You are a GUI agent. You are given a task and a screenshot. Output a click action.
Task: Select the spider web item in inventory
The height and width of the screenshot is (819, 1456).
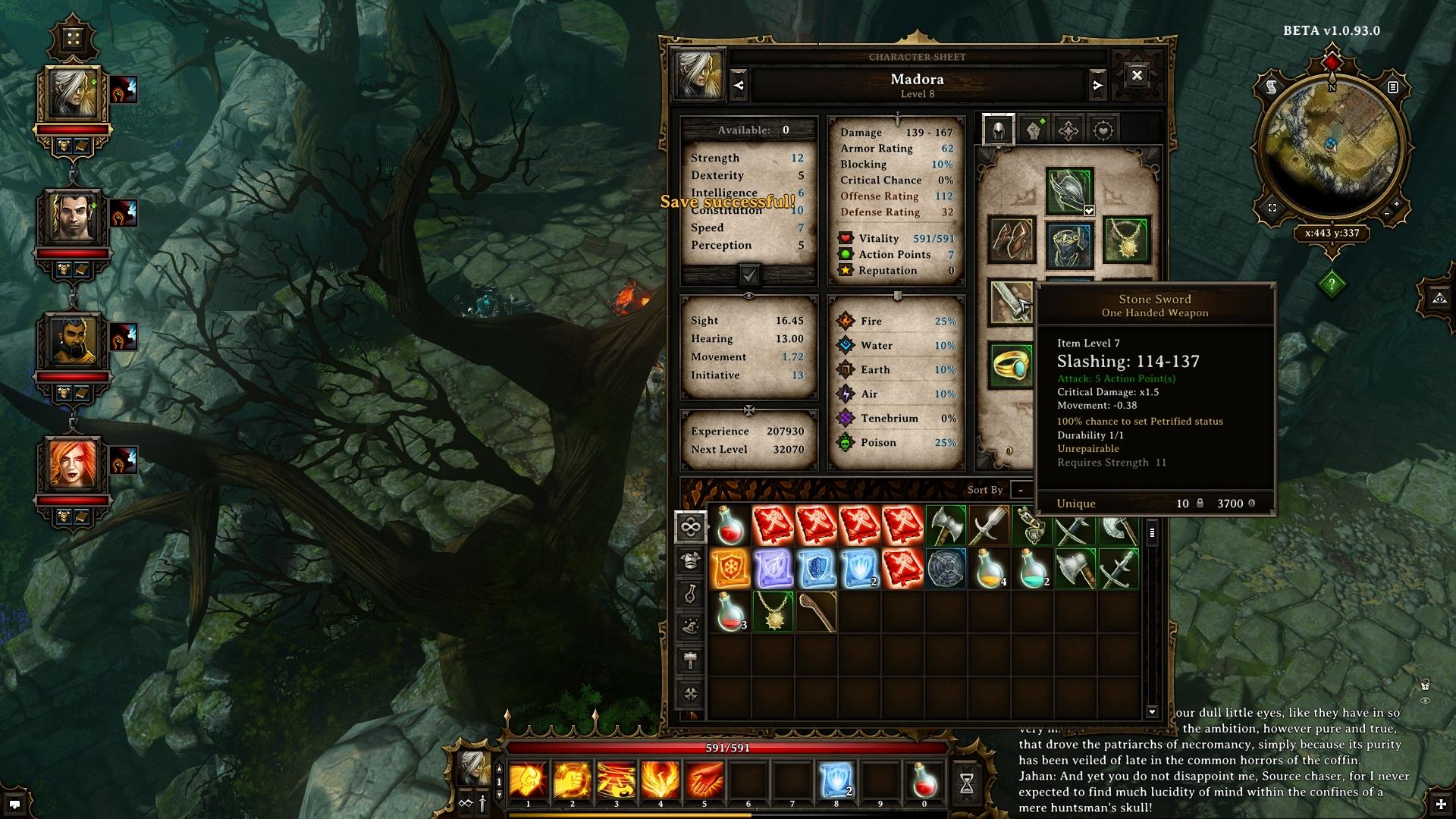[946, 569]
